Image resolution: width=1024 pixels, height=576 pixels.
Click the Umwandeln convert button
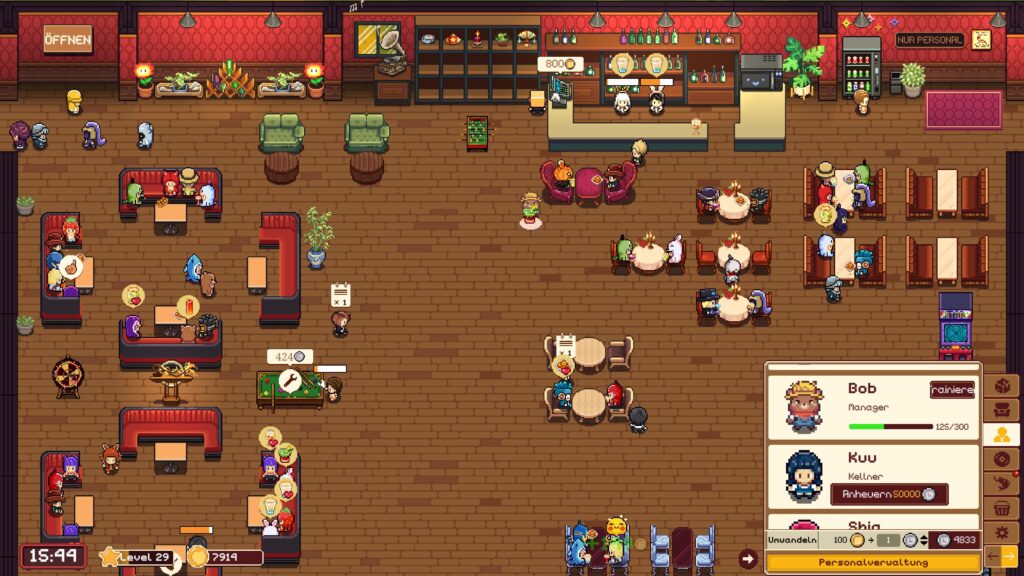790,540
